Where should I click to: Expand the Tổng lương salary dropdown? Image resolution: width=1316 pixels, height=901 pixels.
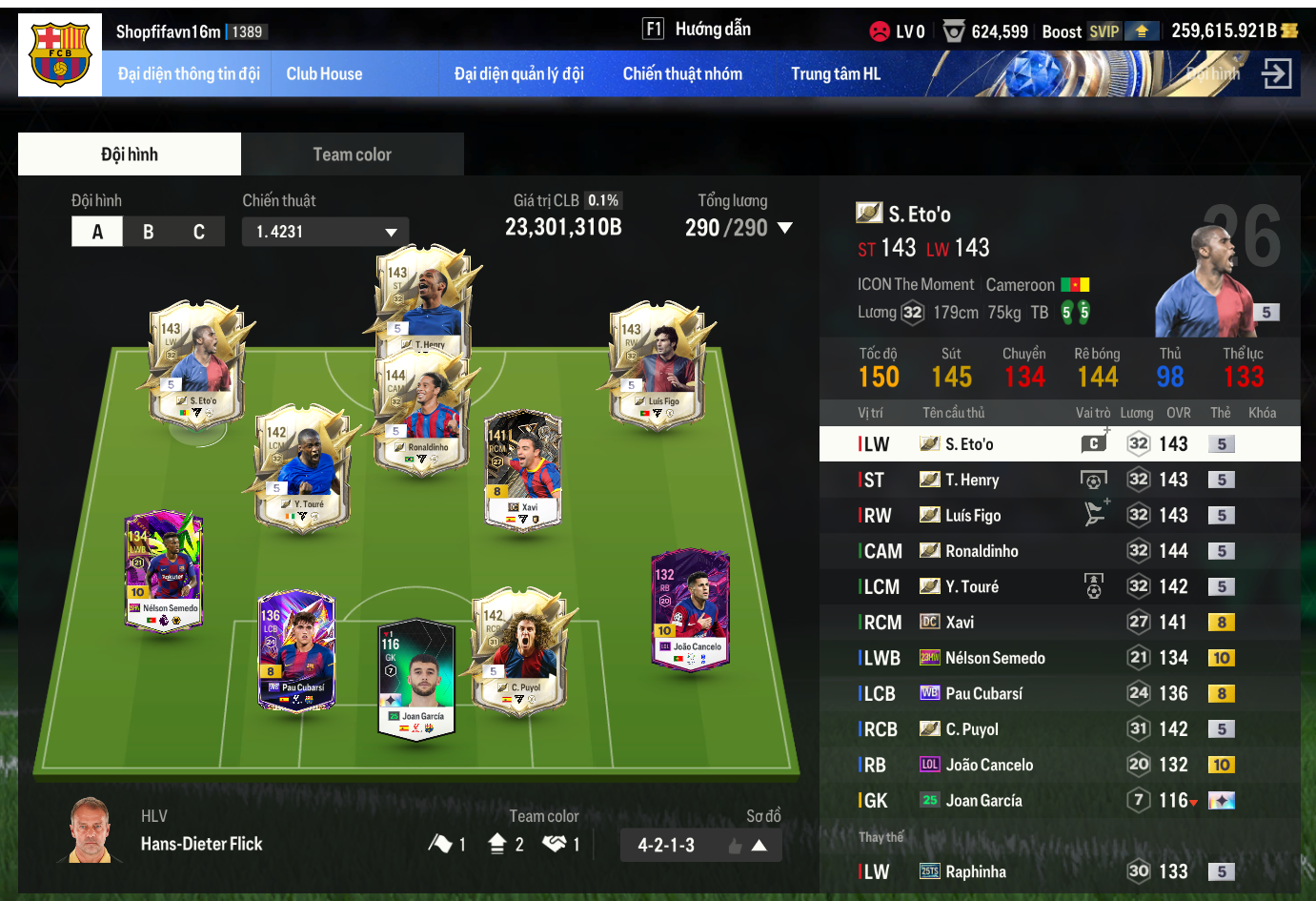click(785, 228)
